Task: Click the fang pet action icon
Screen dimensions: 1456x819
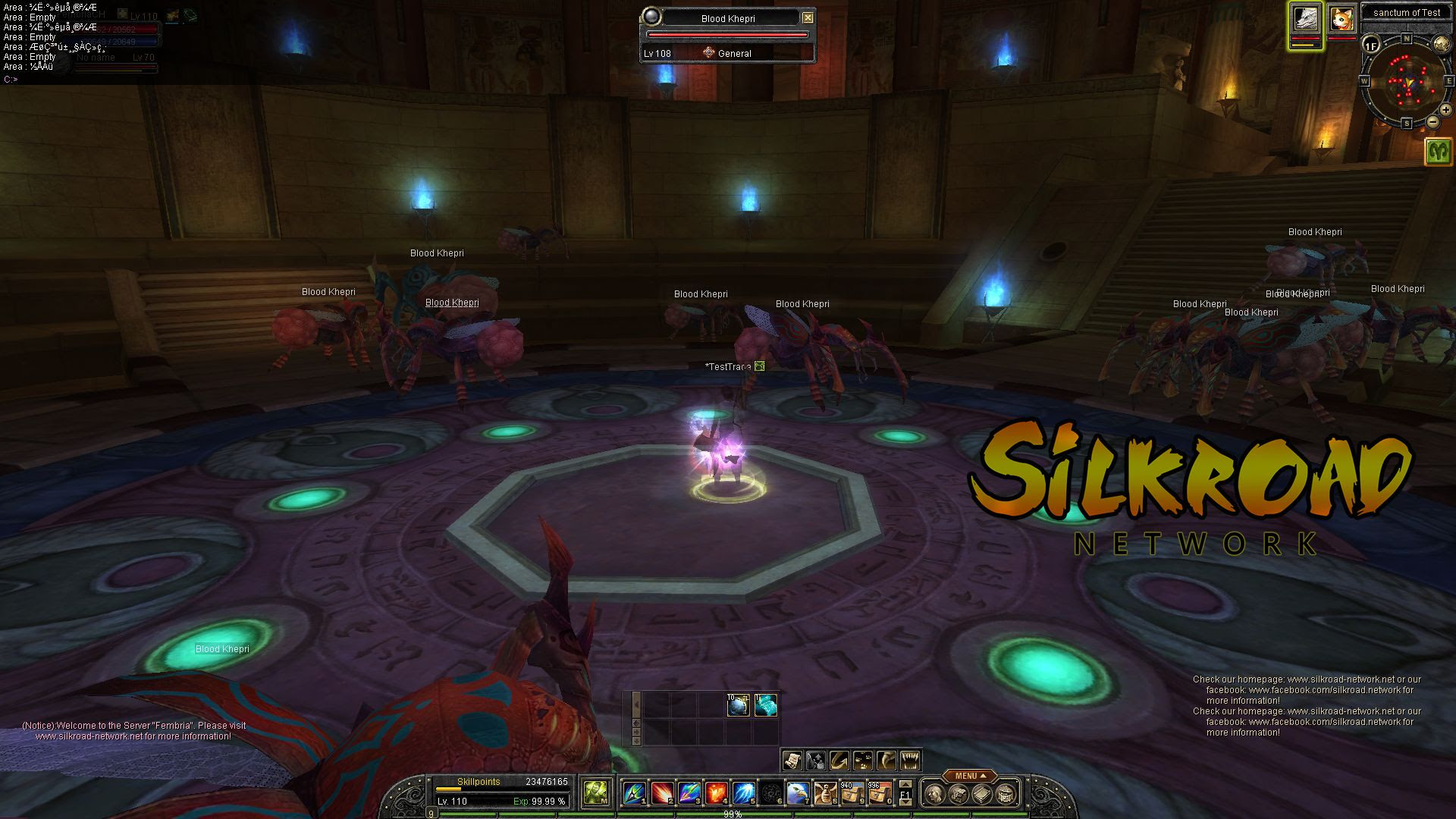Action: click(910, 759)
